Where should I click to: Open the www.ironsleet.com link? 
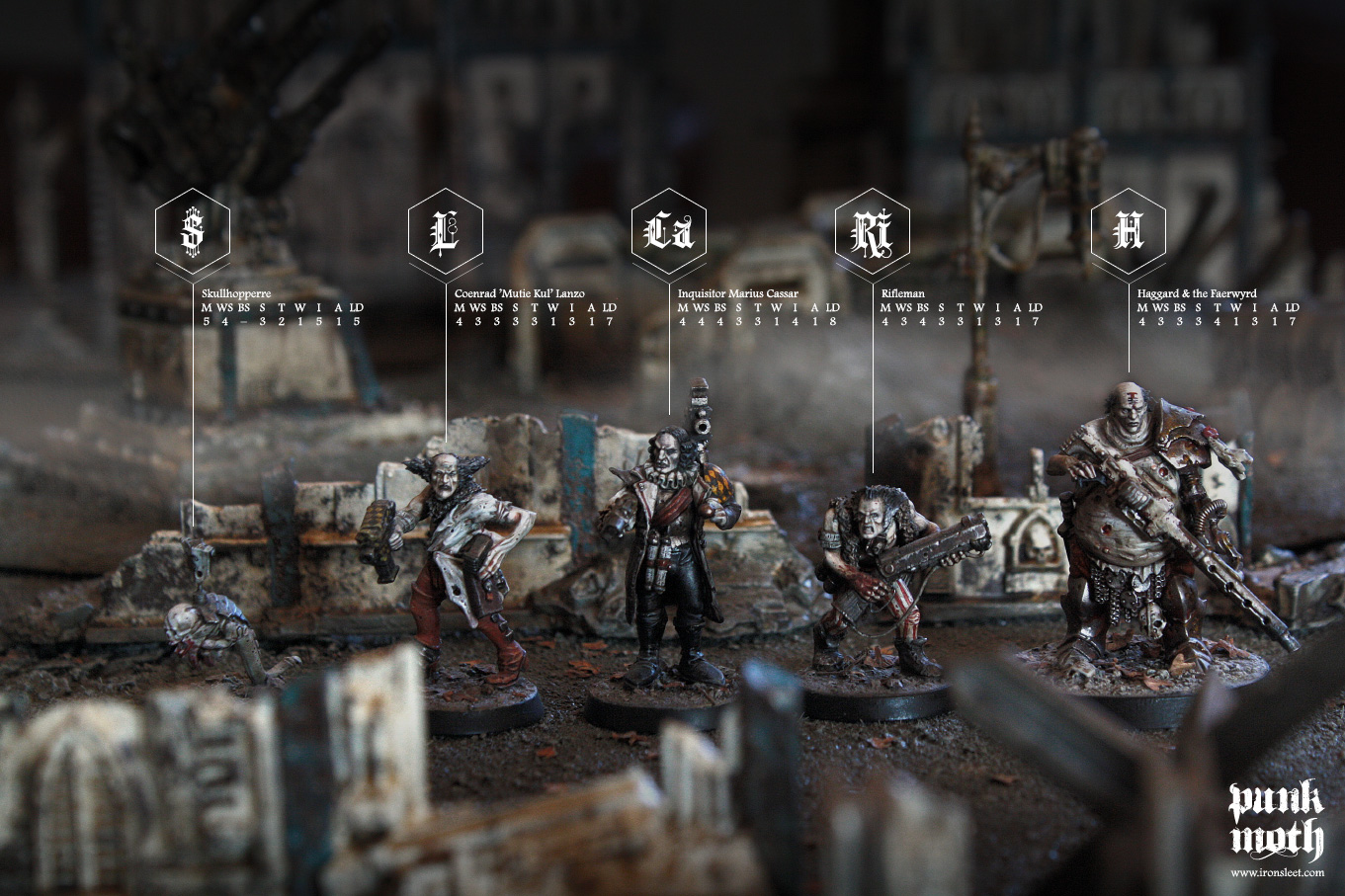pyautogui.click(x=1277, y=872)
